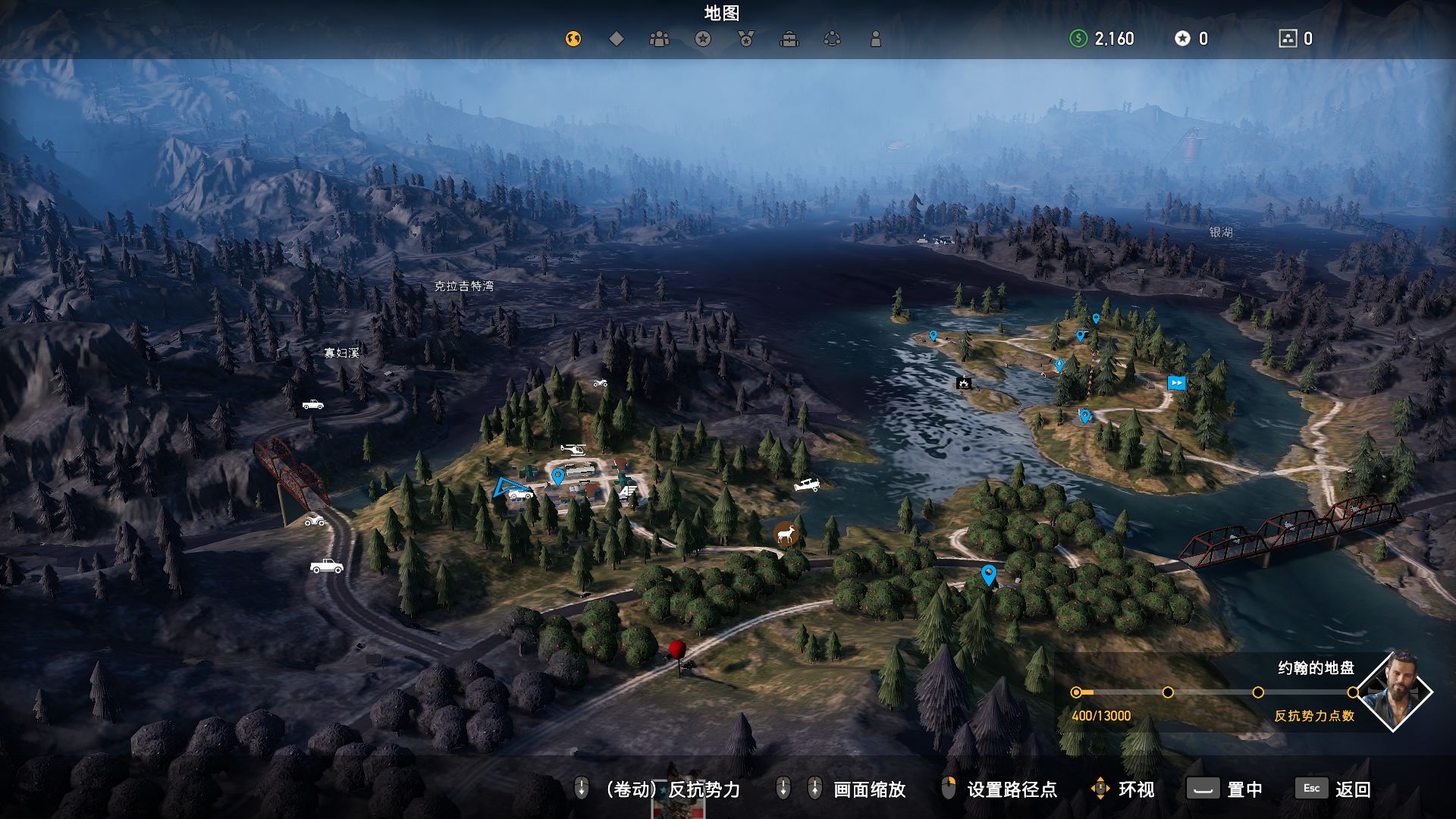
Task: Open the single person character tab
Action: 876,39
